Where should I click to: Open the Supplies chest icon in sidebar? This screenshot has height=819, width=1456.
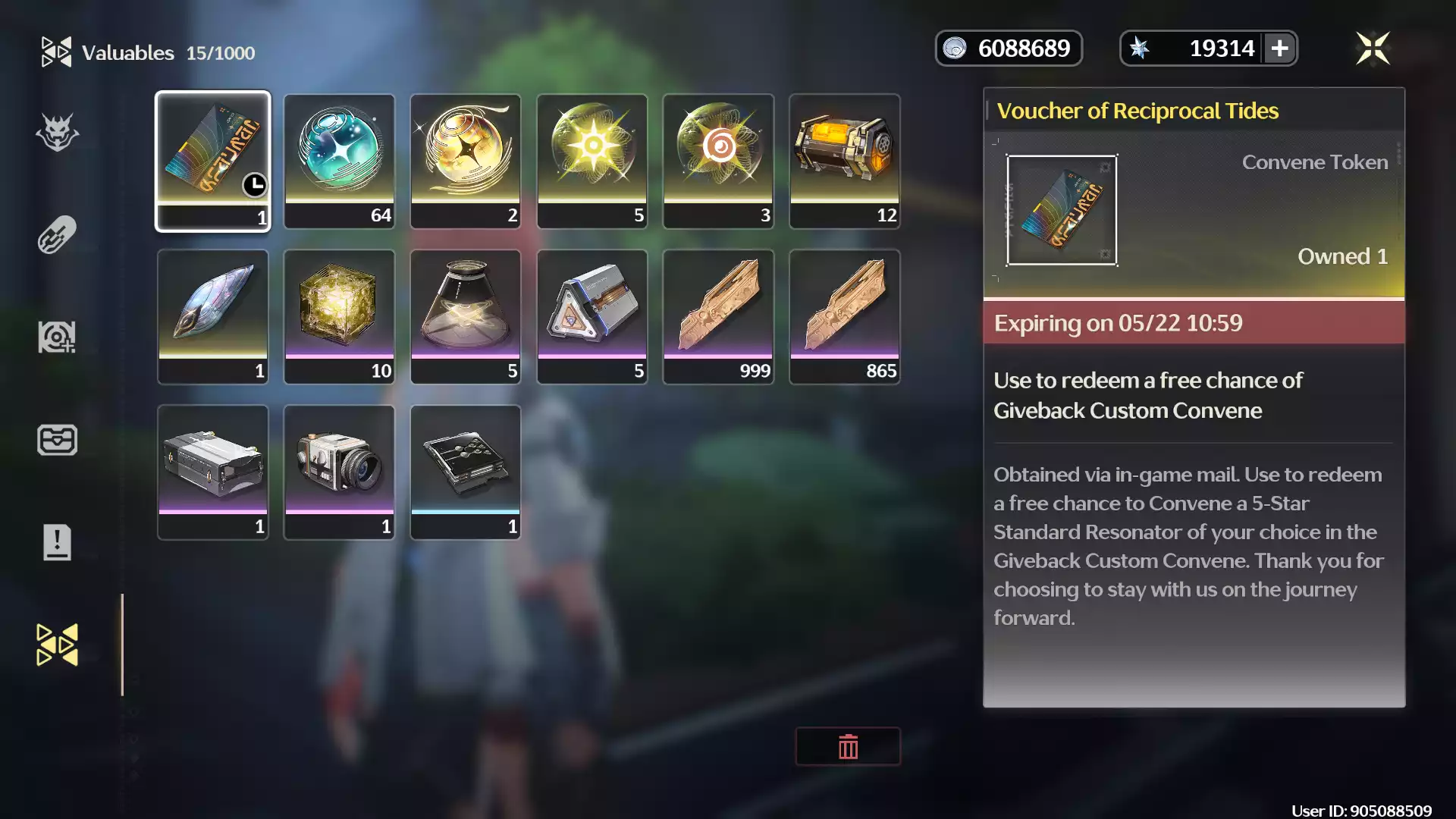(57, 440)
